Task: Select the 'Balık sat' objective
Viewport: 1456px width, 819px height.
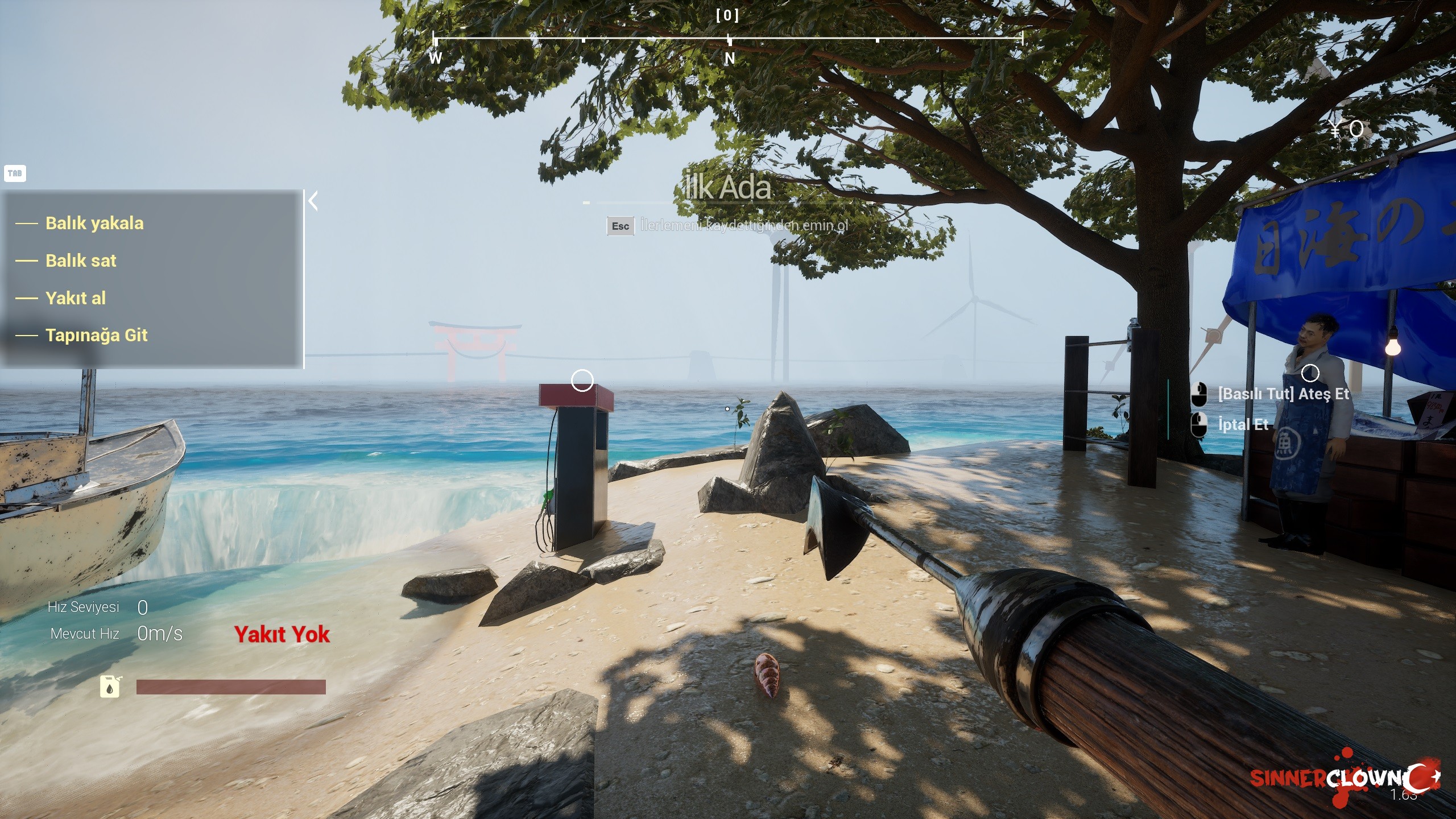Action: point(81,260)
